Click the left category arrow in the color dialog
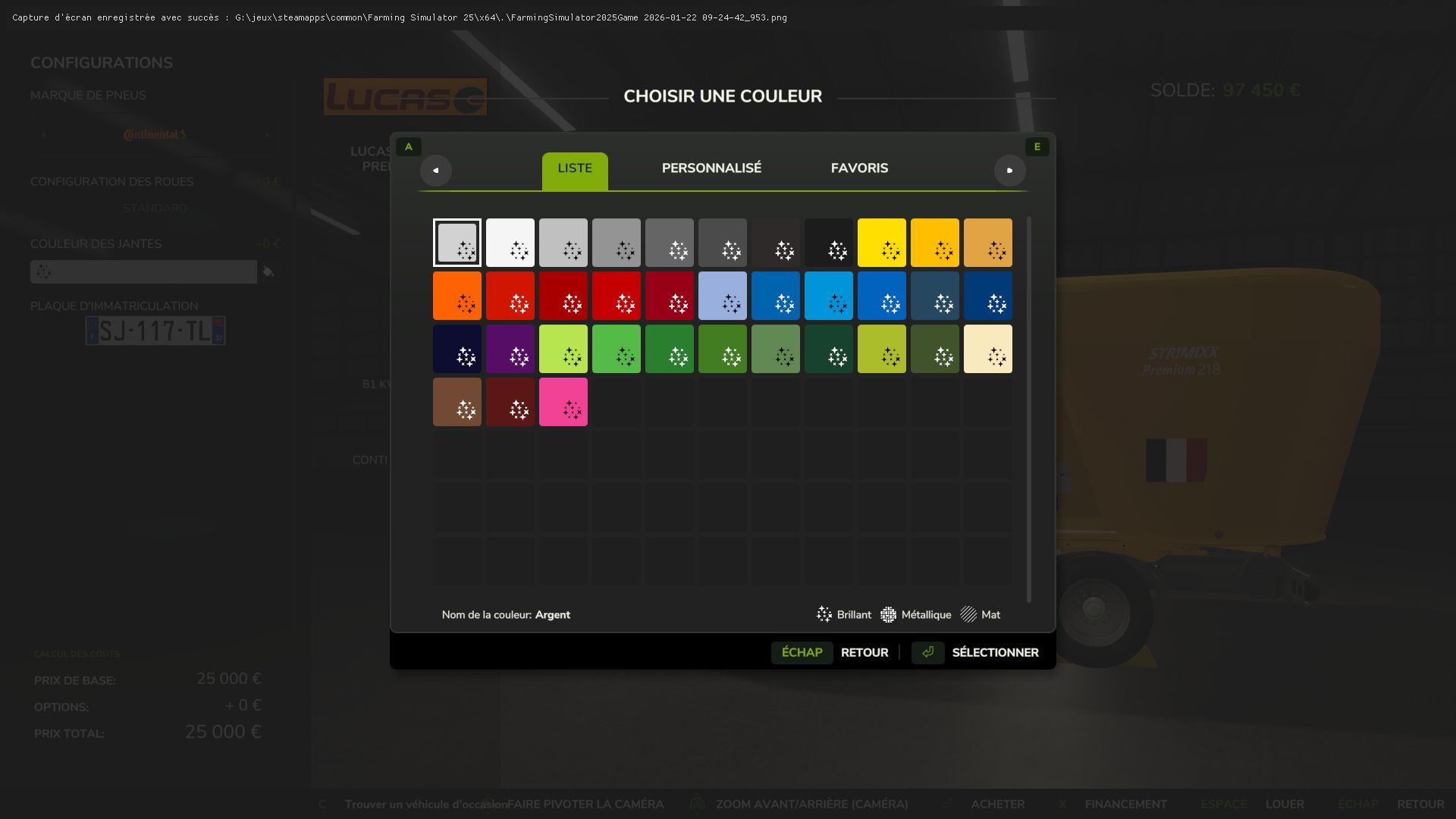 [436, 171]
